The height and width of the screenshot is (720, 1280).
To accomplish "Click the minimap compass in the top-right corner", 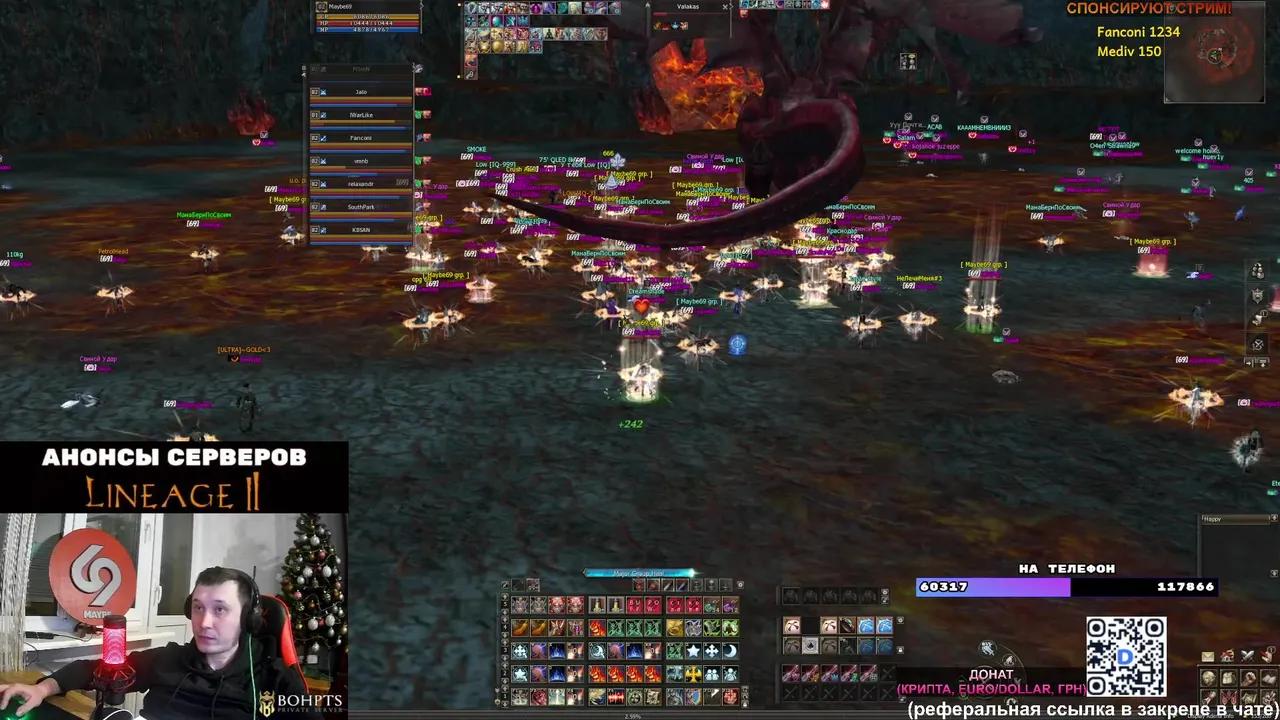I will click(1215, 55).
